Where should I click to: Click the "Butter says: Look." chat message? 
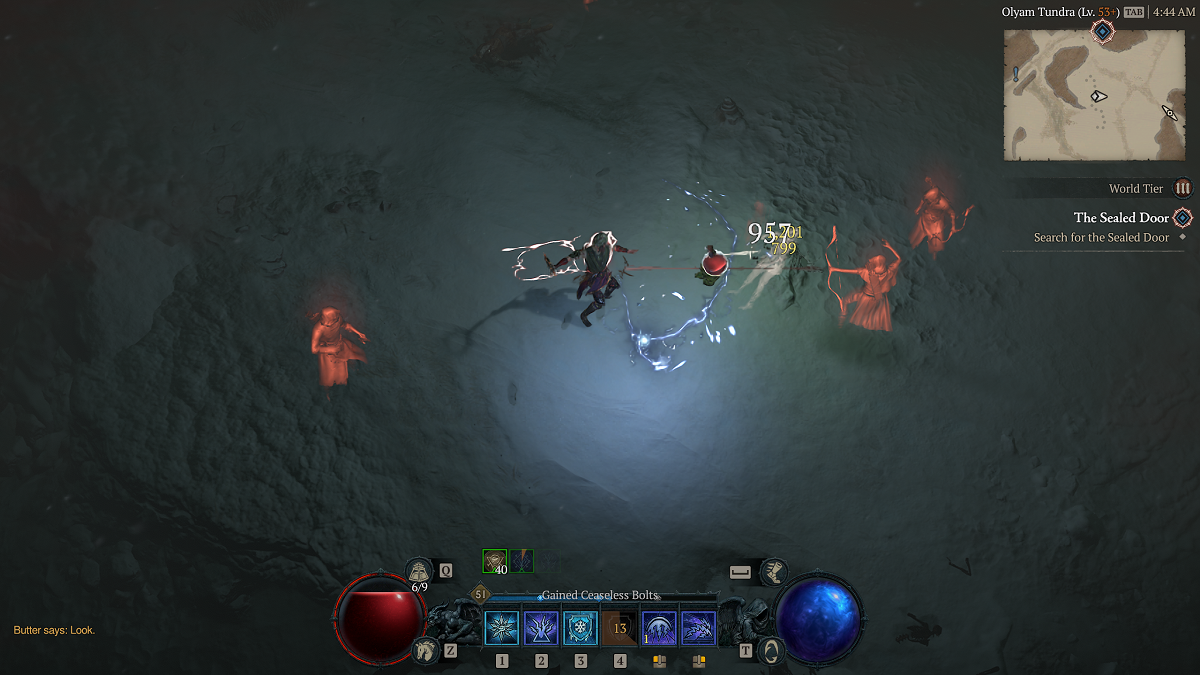[x=54, y=630]
